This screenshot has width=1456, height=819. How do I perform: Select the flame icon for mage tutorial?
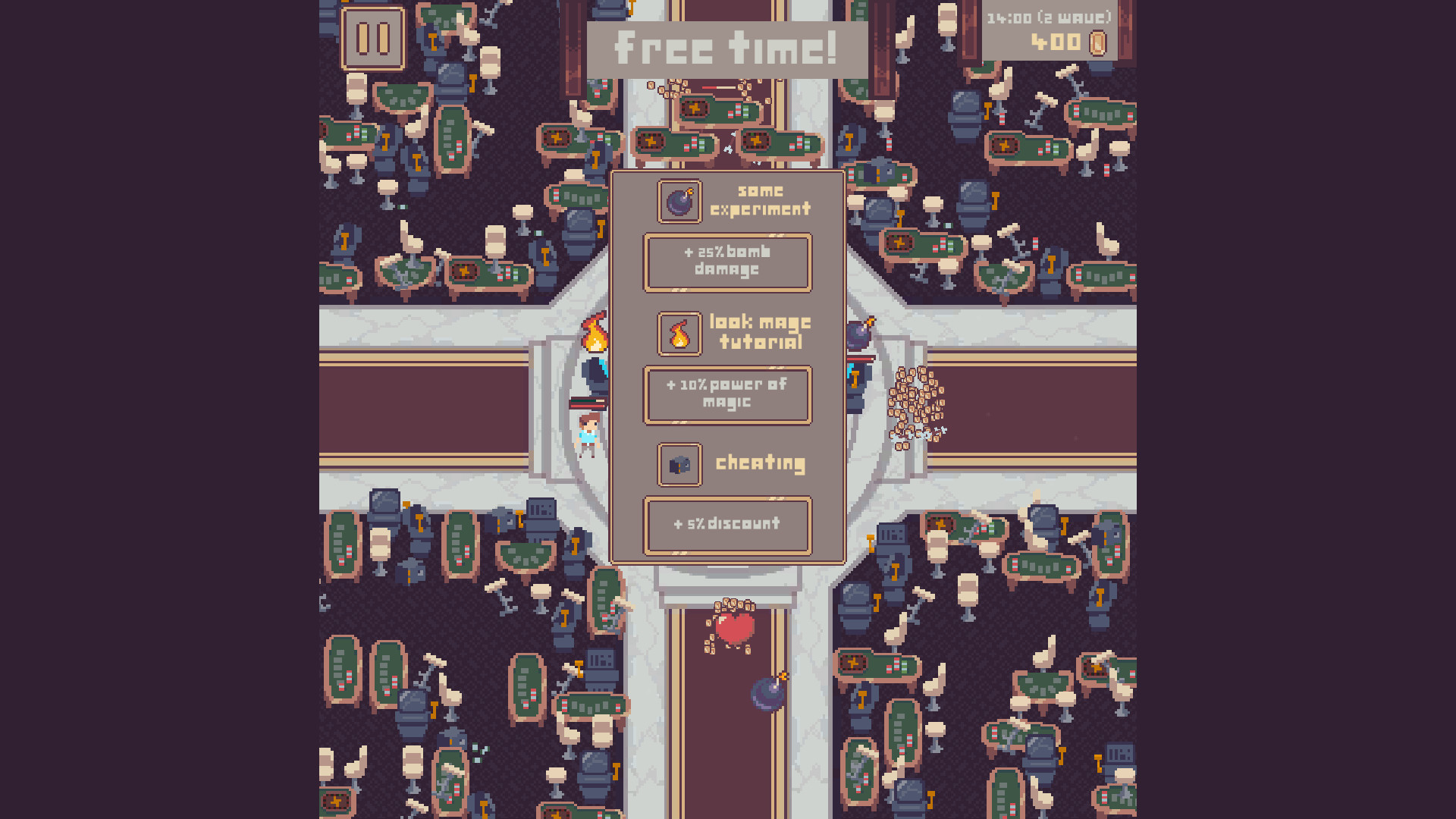[x=679, y=333]
